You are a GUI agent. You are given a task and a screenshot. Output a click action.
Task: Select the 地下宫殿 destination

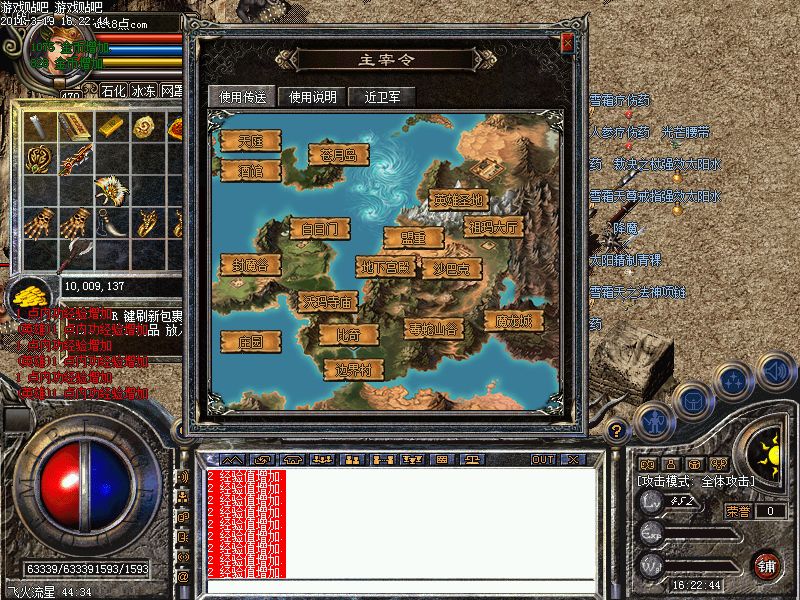click(x=384, y=267)
